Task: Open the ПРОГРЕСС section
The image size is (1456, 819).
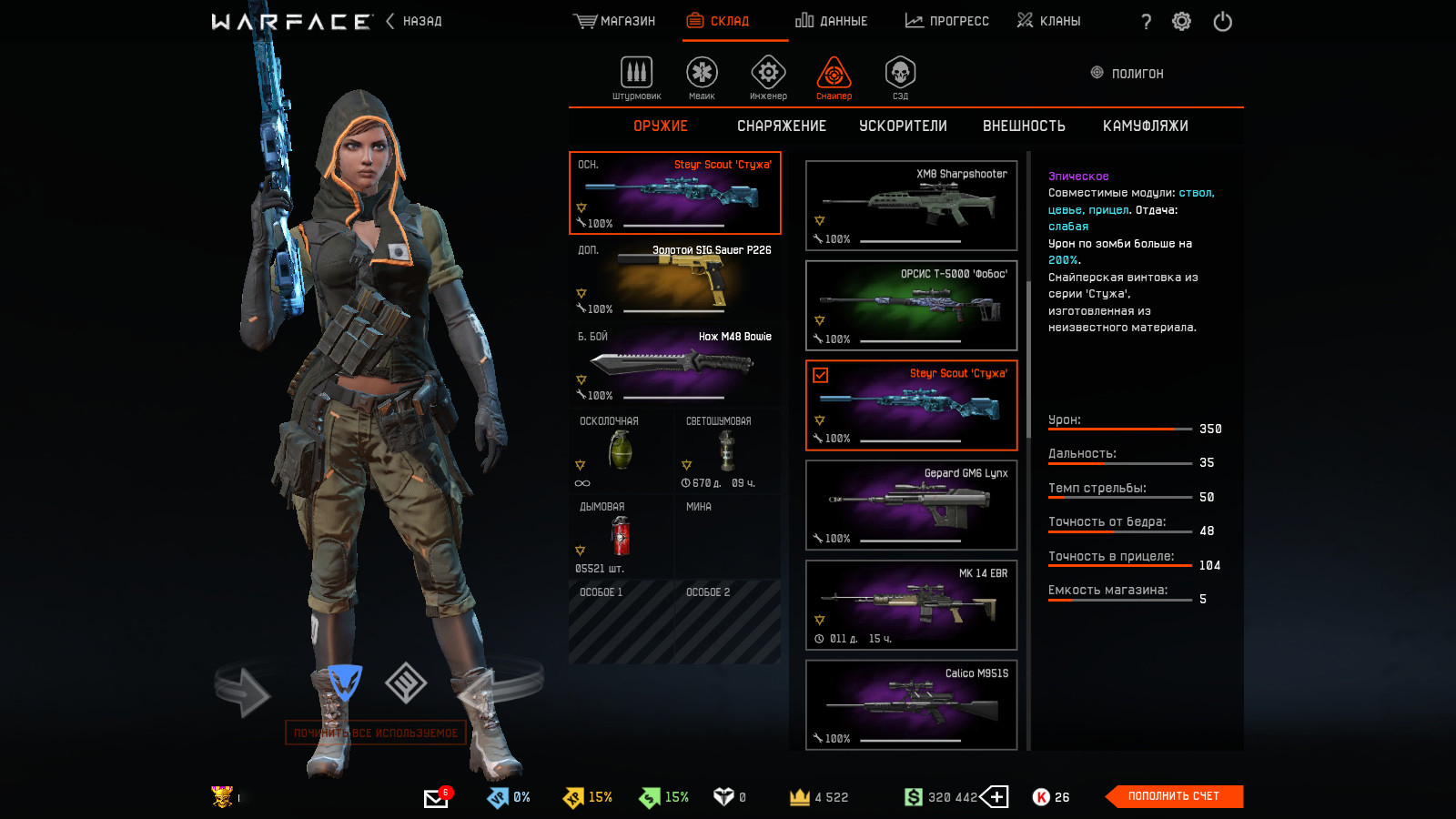Action: (946, 21)
